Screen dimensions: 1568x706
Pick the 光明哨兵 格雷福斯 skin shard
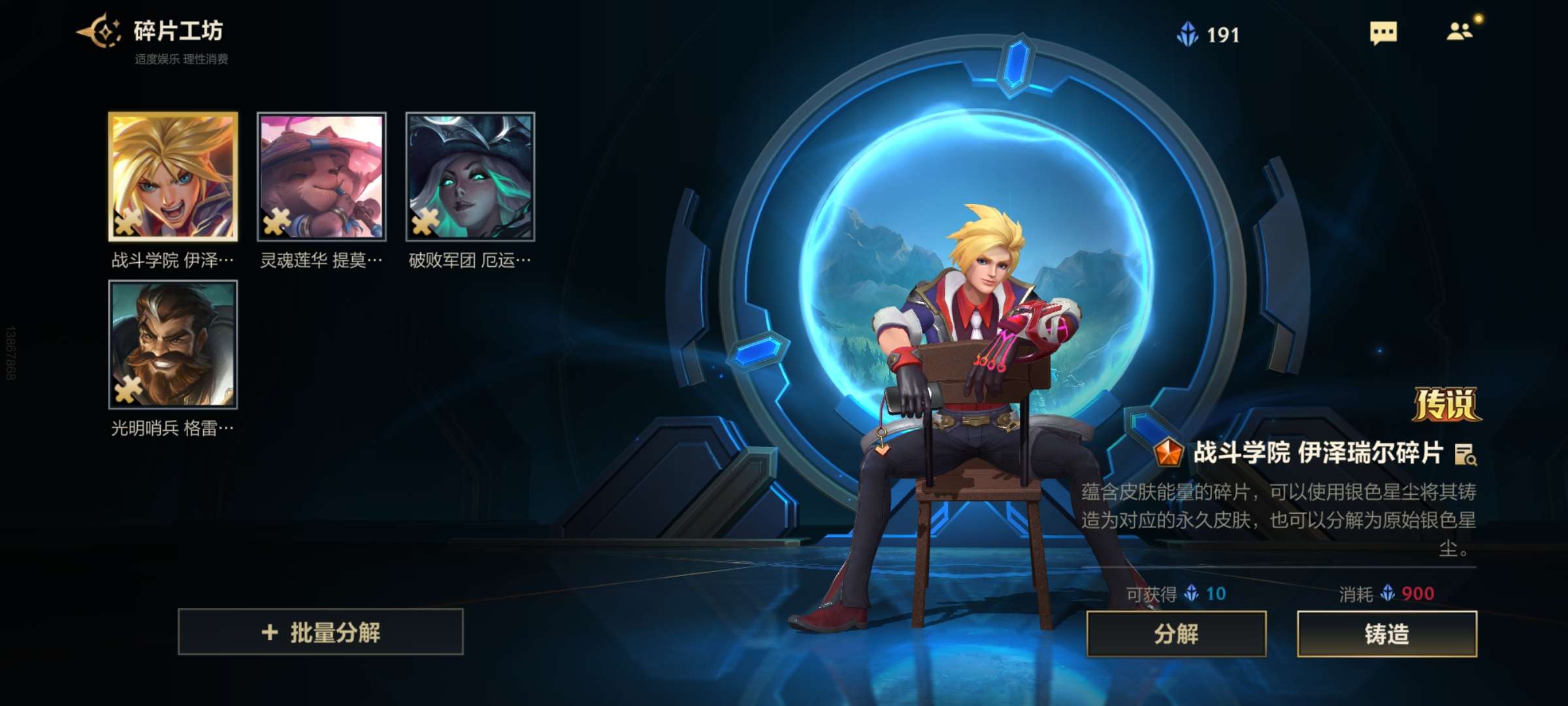click(x=173, y=345)
